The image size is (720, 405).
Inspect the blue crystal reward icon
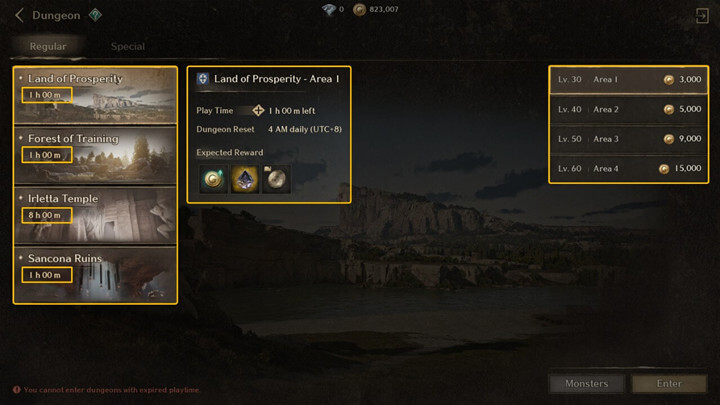[244, 179]
